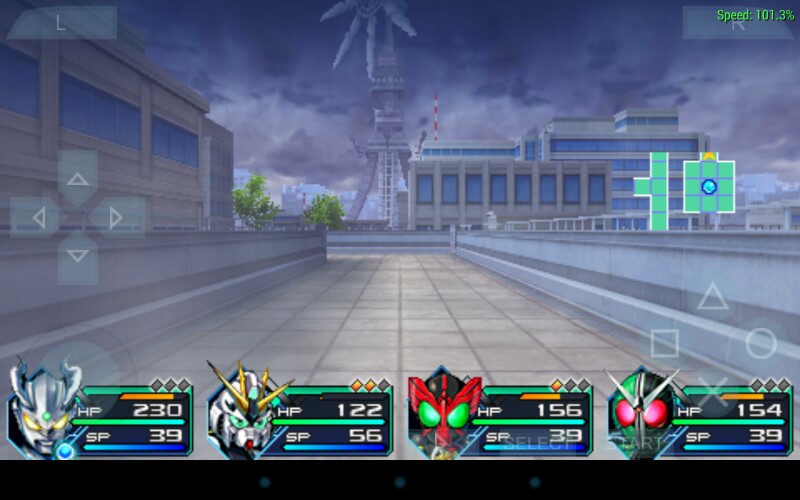The image size is (800, 500).
Task: Tap the emulator's L shoulder button
Action: point(62,23)
